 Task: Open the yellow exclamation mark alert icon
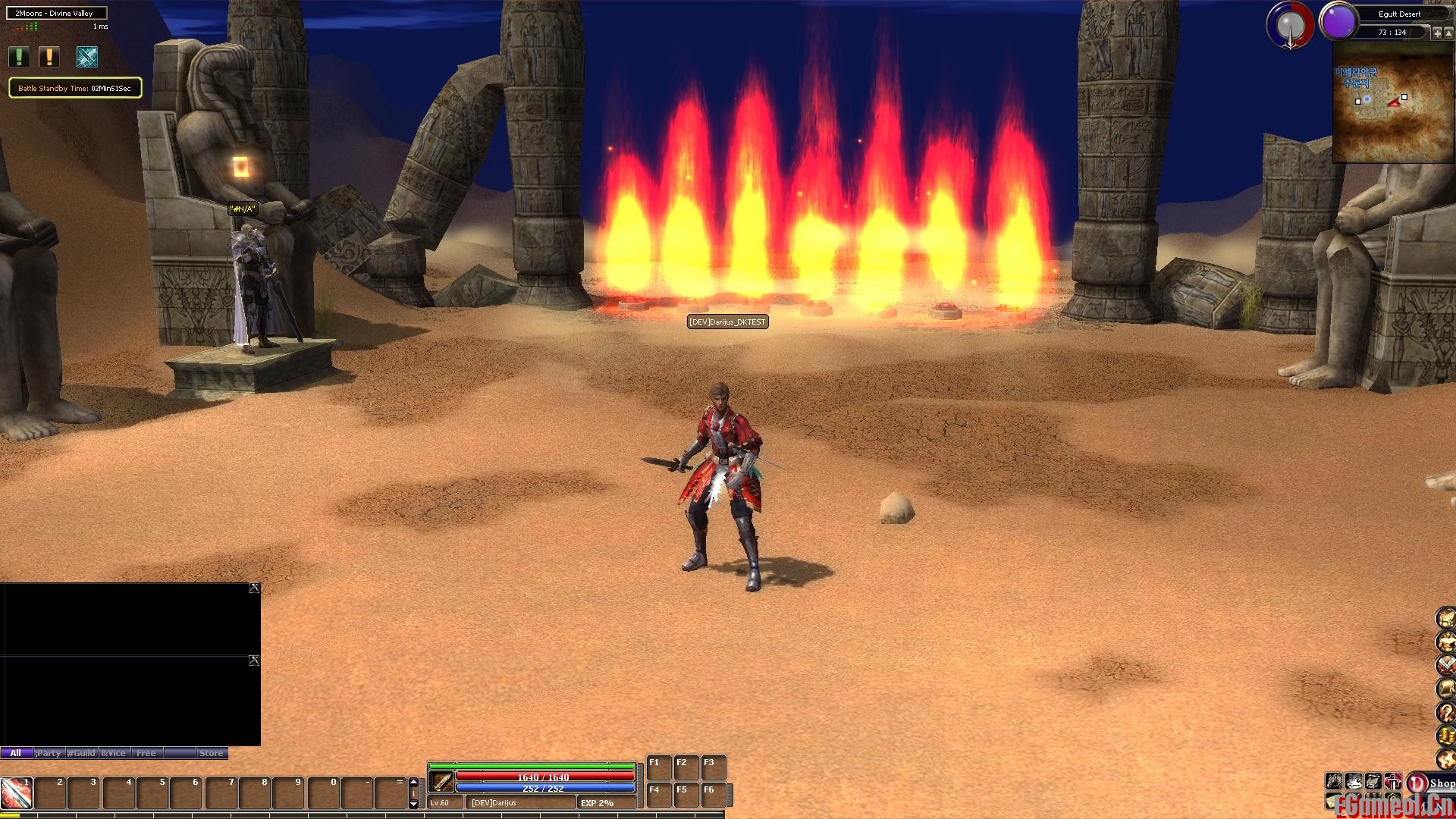point(49,57)
